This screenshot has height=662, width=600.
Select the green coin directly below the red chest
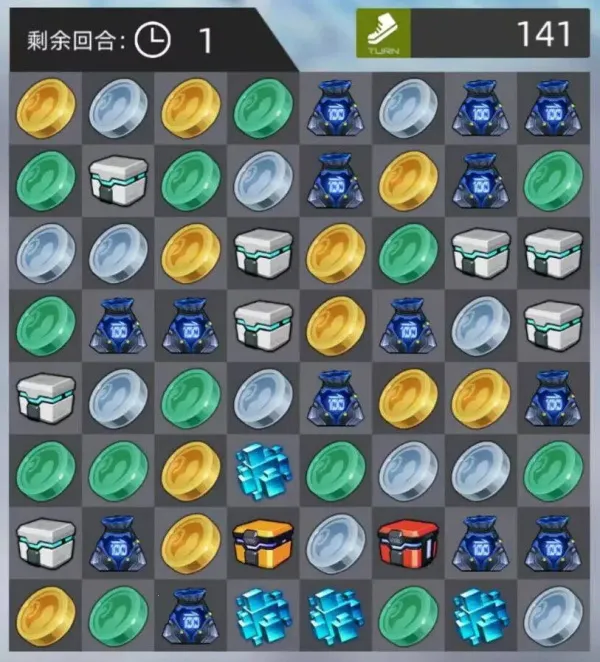(408, 613)
